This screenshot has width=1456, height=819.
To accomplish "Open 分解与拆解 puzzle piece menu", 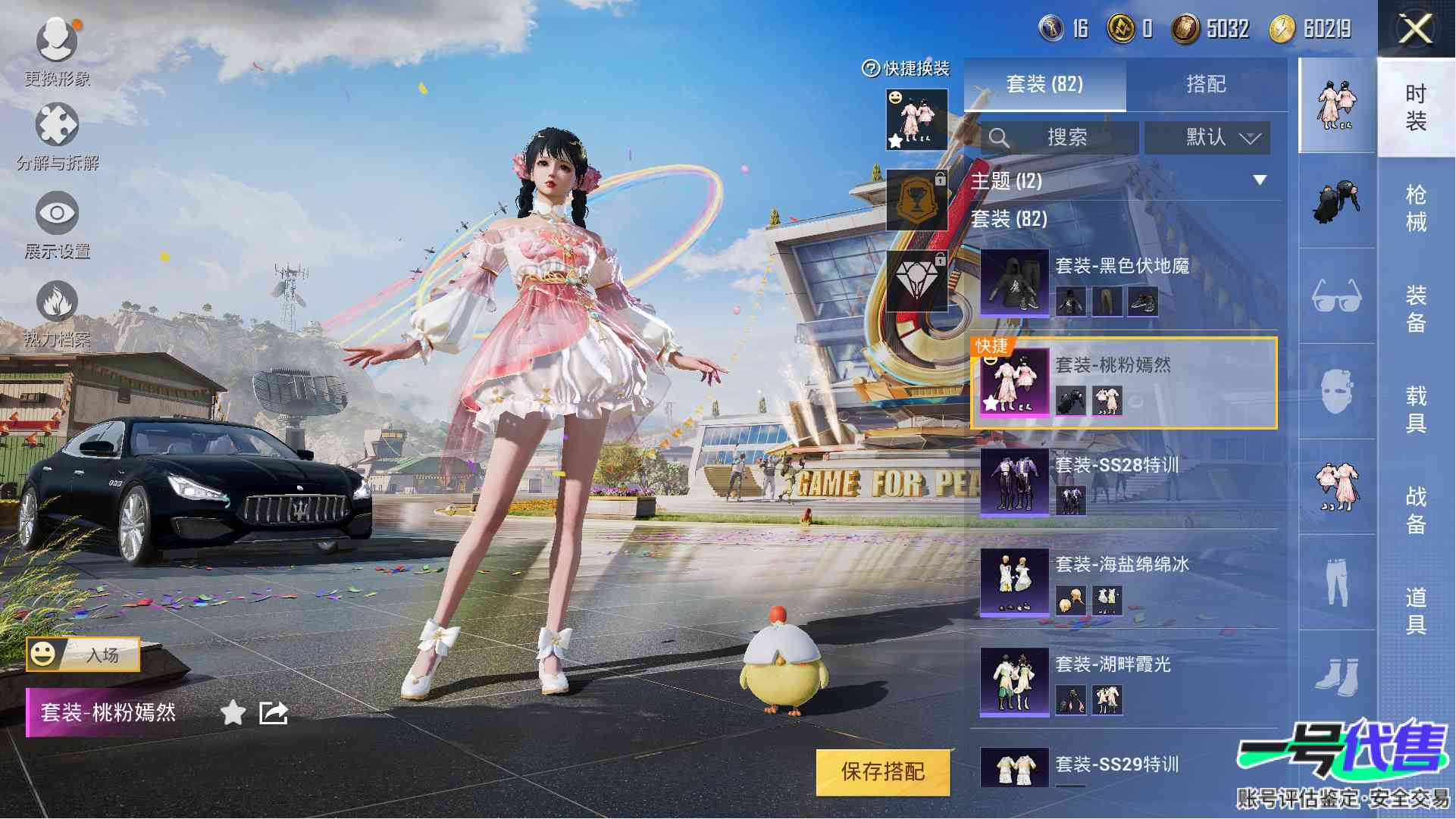I will pos(57,134).
